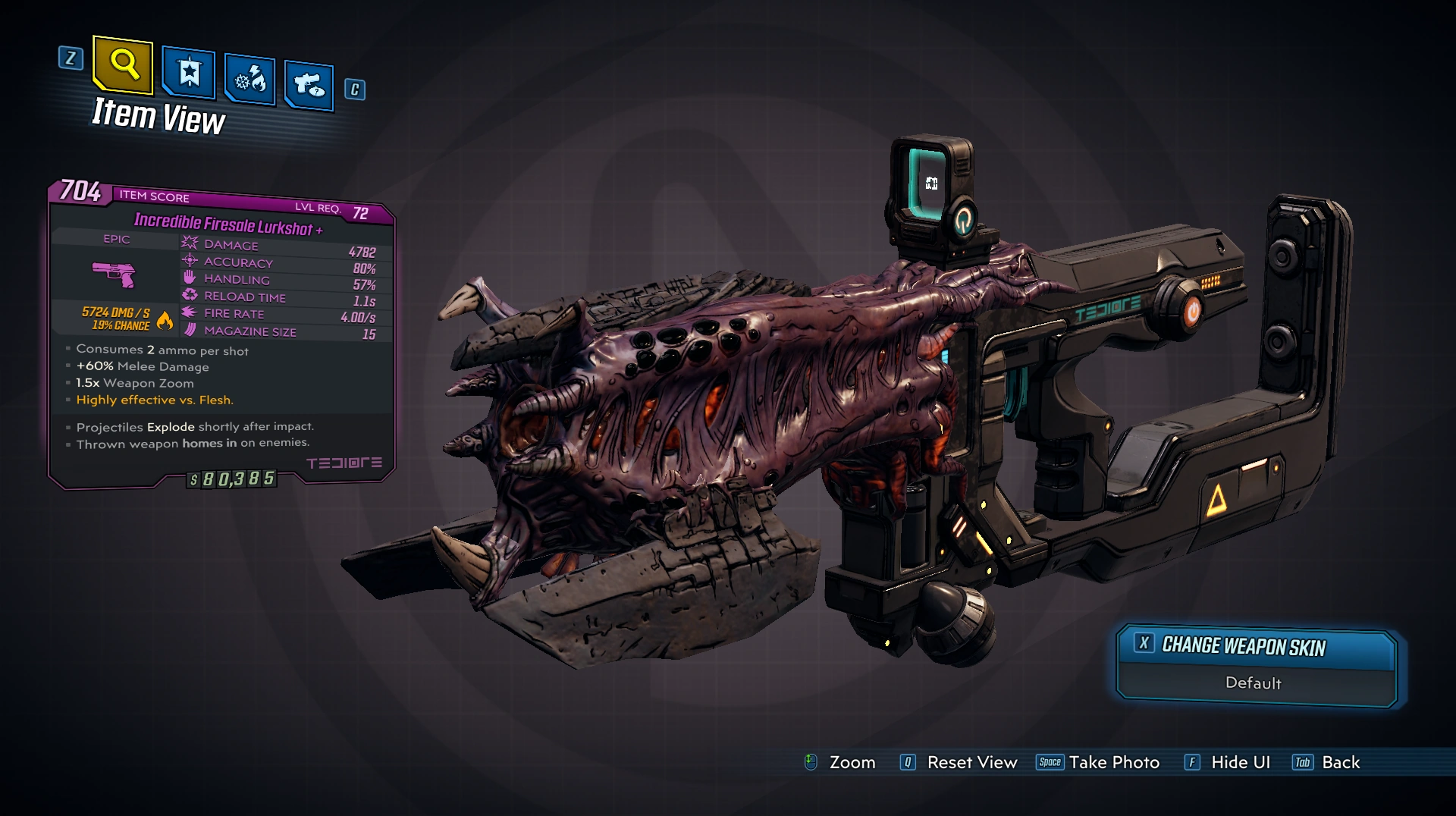Screen dimensions: 1456x816
Task: Click the Change Weapon Skin button
Action: coord(1255,646)
